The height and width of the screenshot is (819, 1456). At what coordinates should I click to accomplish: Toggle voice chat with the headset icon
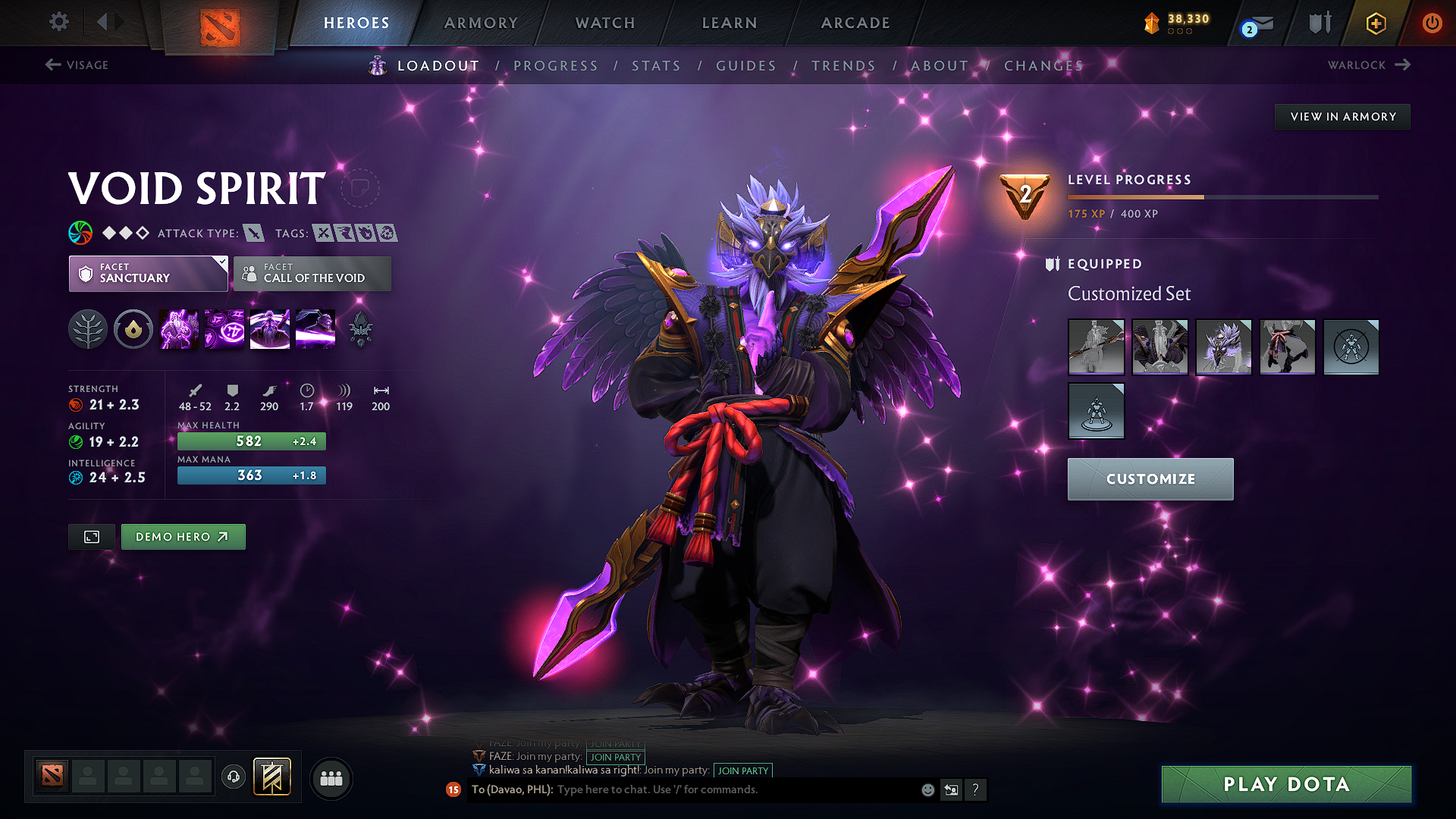point(233,777)
